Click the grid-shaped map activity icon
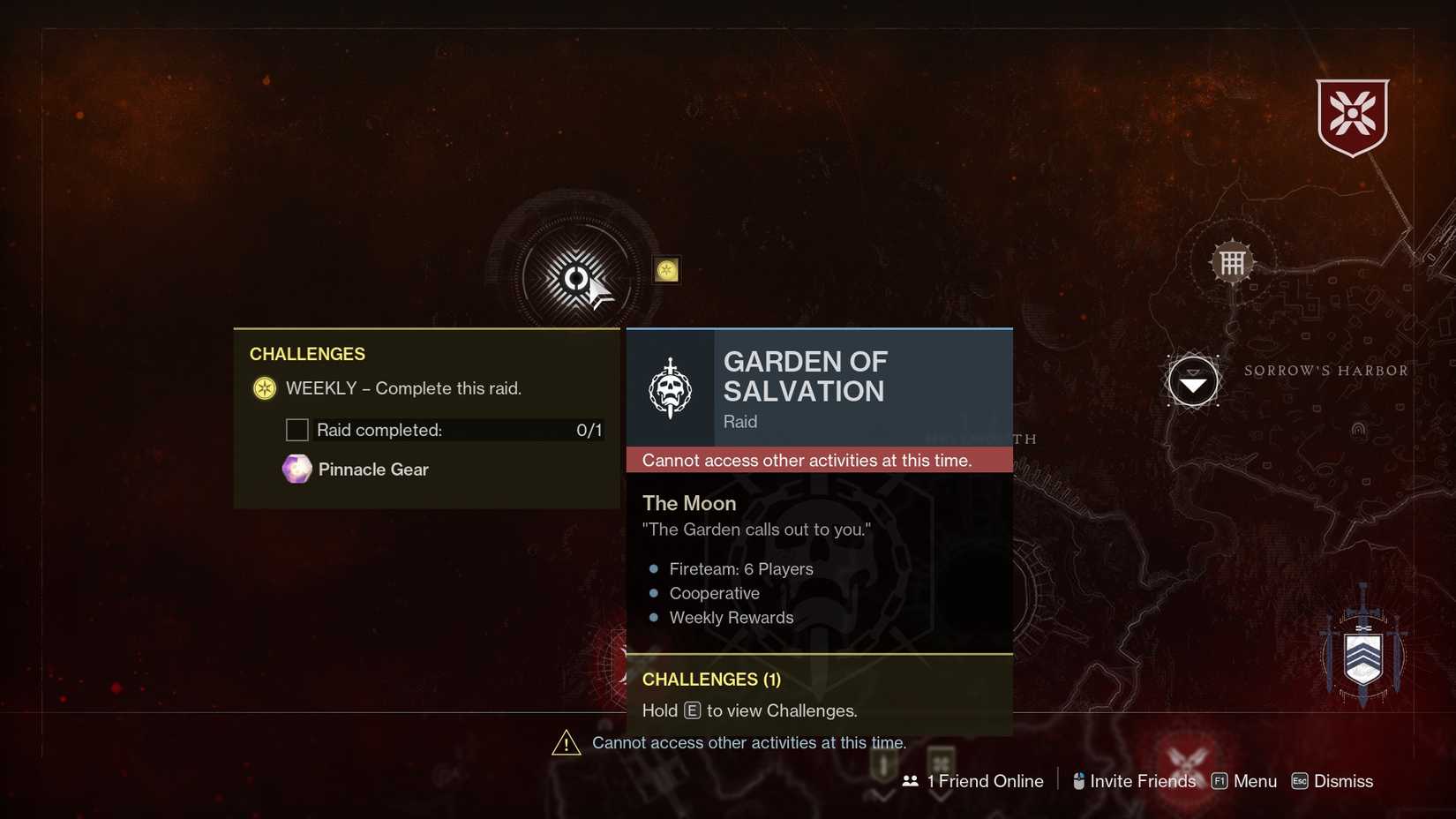This screenshot has width=1456, height=819. click(x=1232, y=261)
